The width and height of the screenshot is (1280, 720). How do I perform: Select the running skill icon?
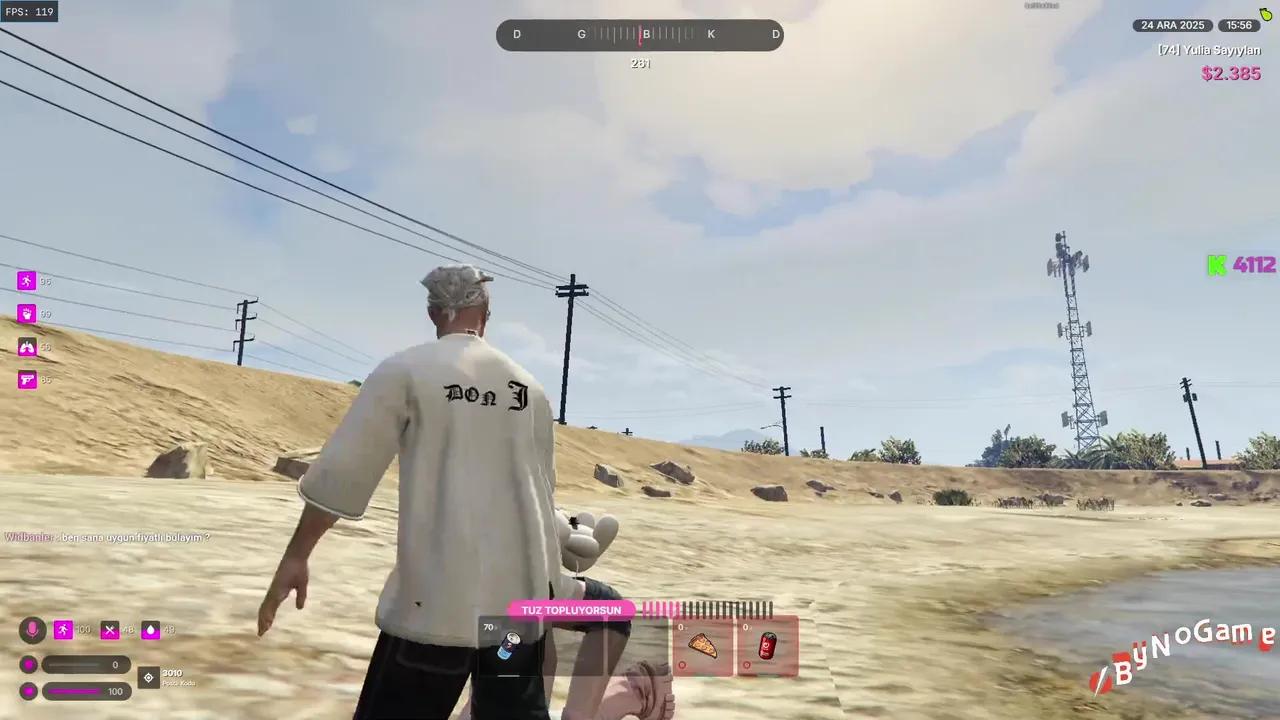coord(27,281)
